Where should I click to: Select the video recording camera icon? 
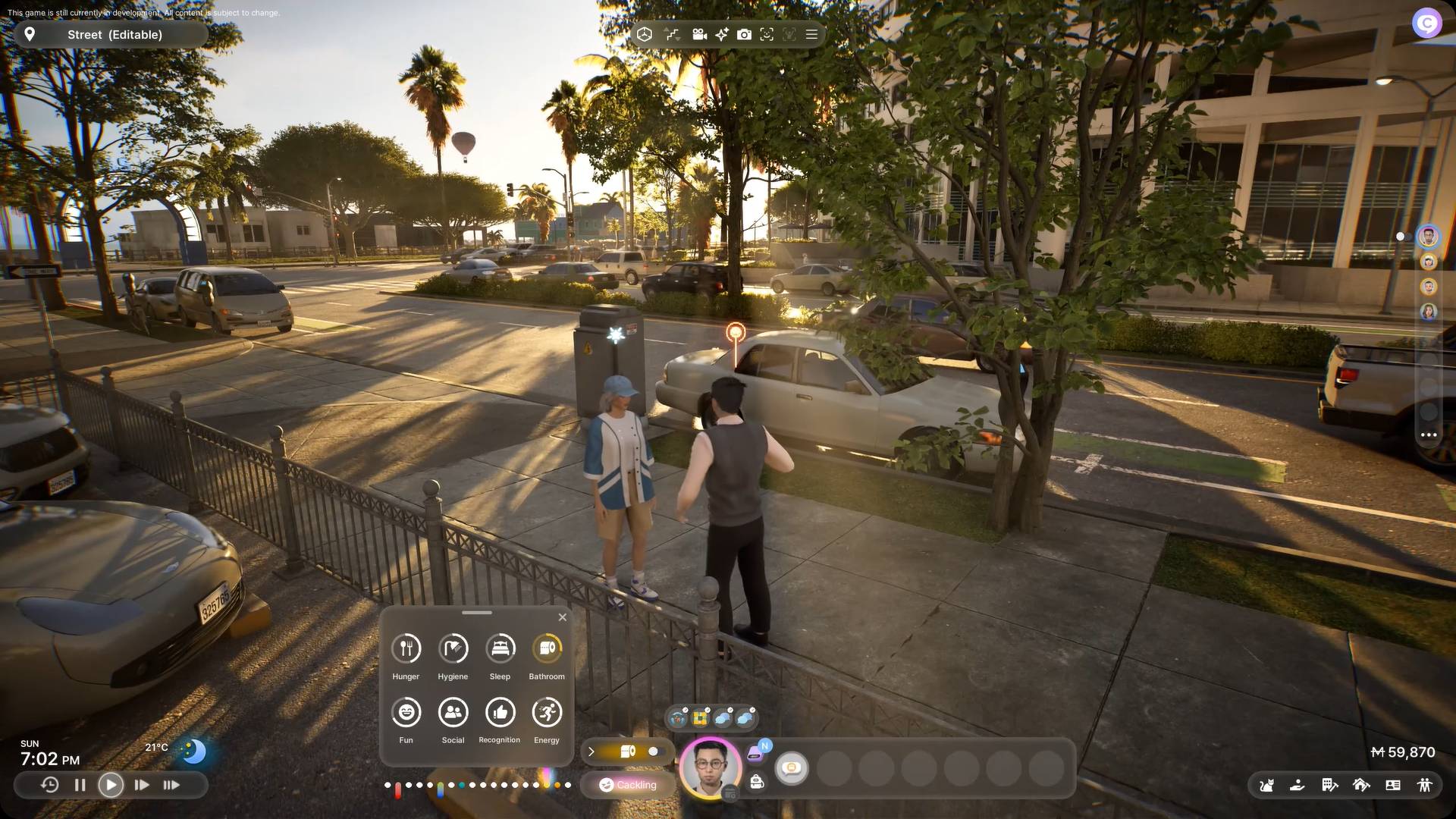[x=699, y=34]
